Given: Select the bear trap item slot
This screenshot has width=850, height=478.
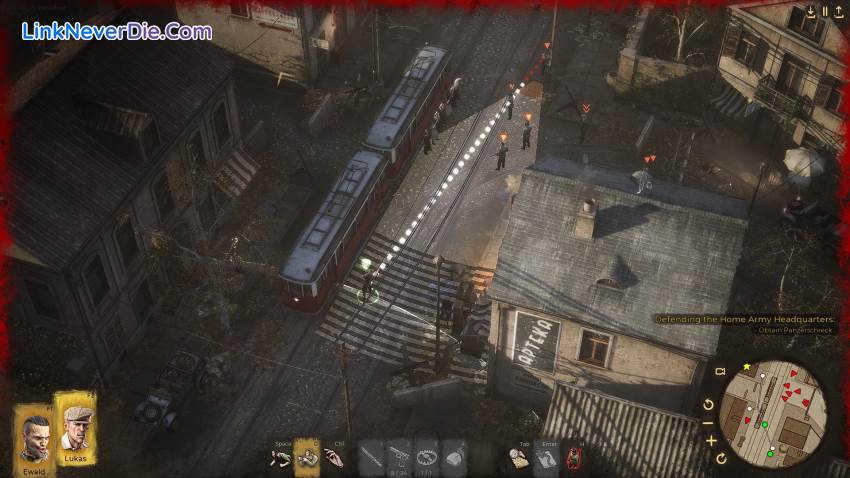Looking at the screenshot, I should pos(427,456).
